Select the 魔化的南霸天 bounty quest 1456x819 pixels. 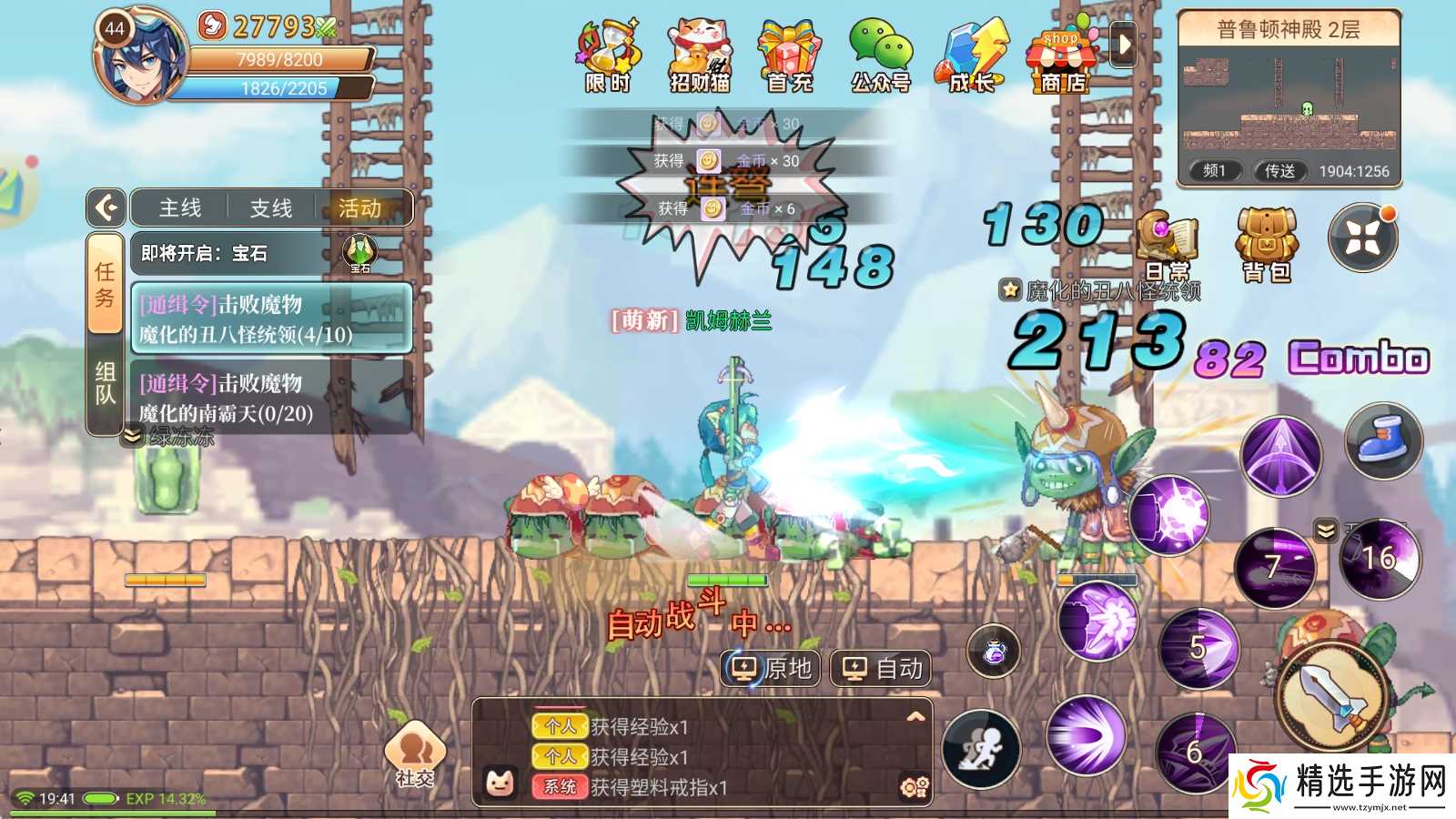[x=271, y=398]
